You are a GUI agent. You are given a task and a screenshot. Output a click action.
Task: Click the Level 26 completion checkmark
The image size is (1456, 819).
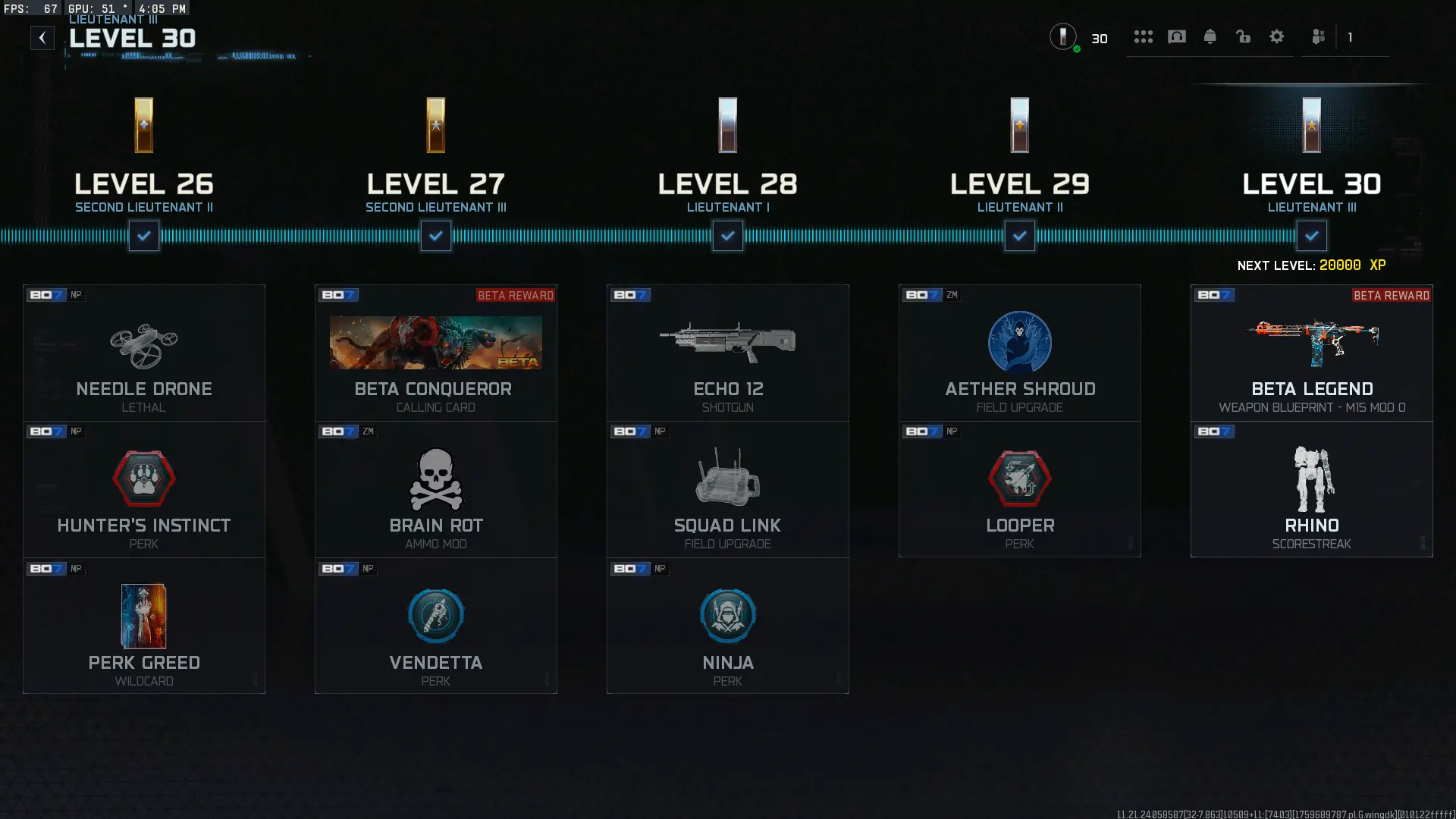click(143, 236)
